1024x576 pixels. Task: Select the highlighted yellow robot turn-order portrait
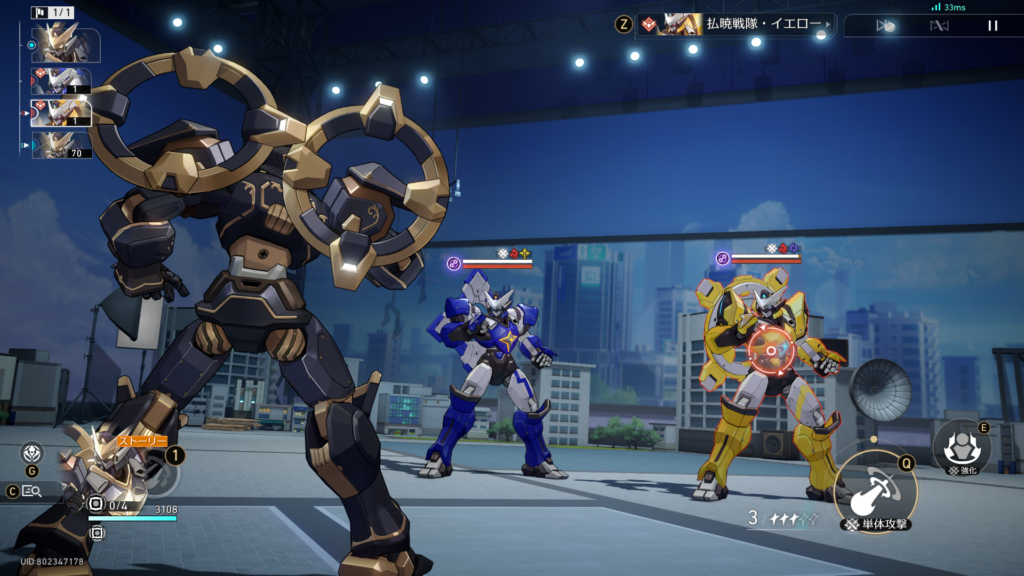[62, 112]
